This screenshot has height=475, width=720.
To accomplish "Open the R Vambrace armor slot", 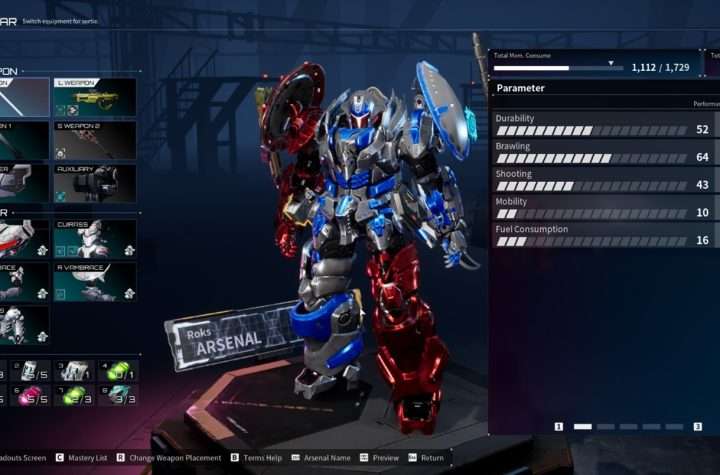I will pos(95,283).
